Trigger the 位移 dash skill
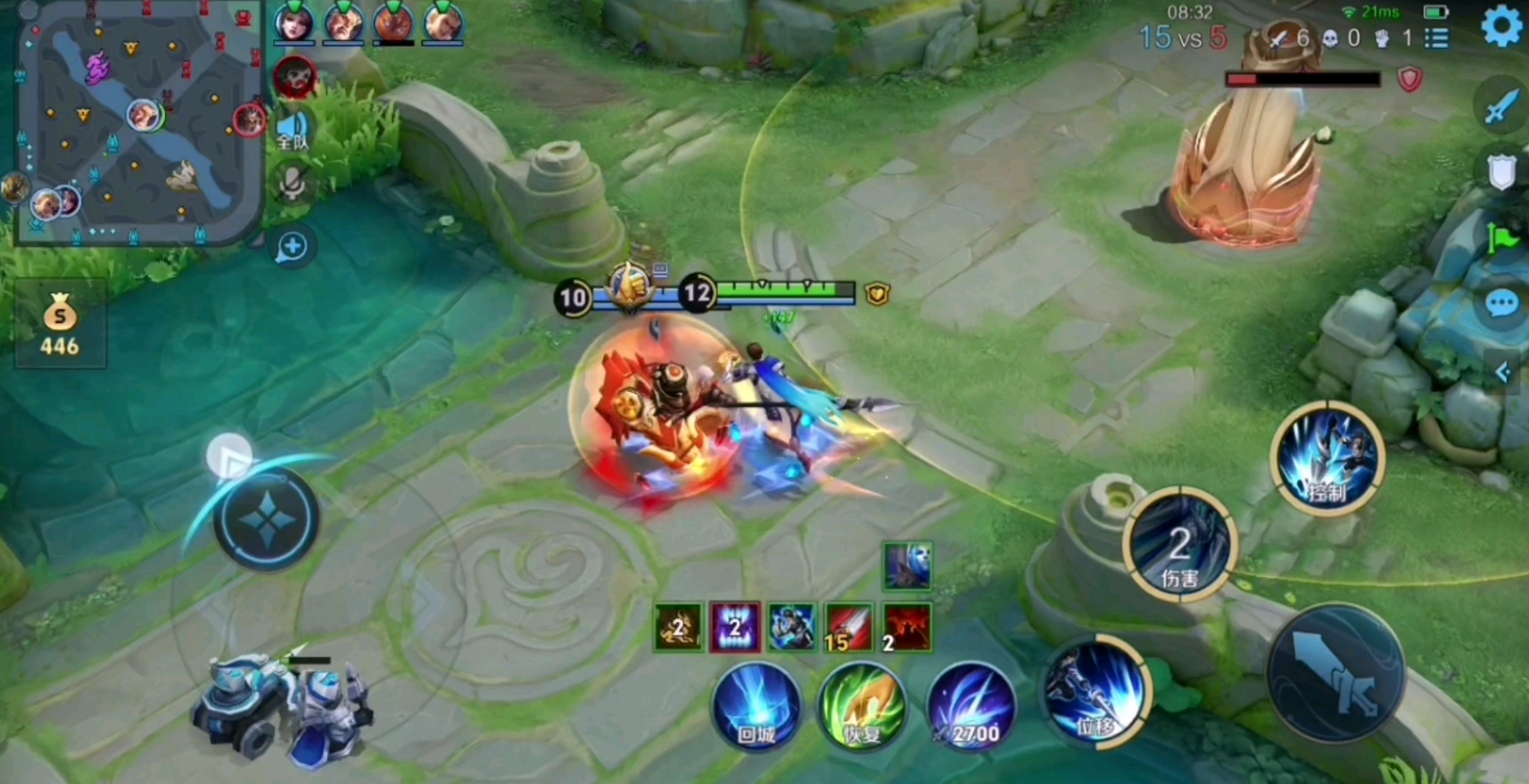Image resolution: width=1529 pixels, height=784 pixels. click(1096, 690)
